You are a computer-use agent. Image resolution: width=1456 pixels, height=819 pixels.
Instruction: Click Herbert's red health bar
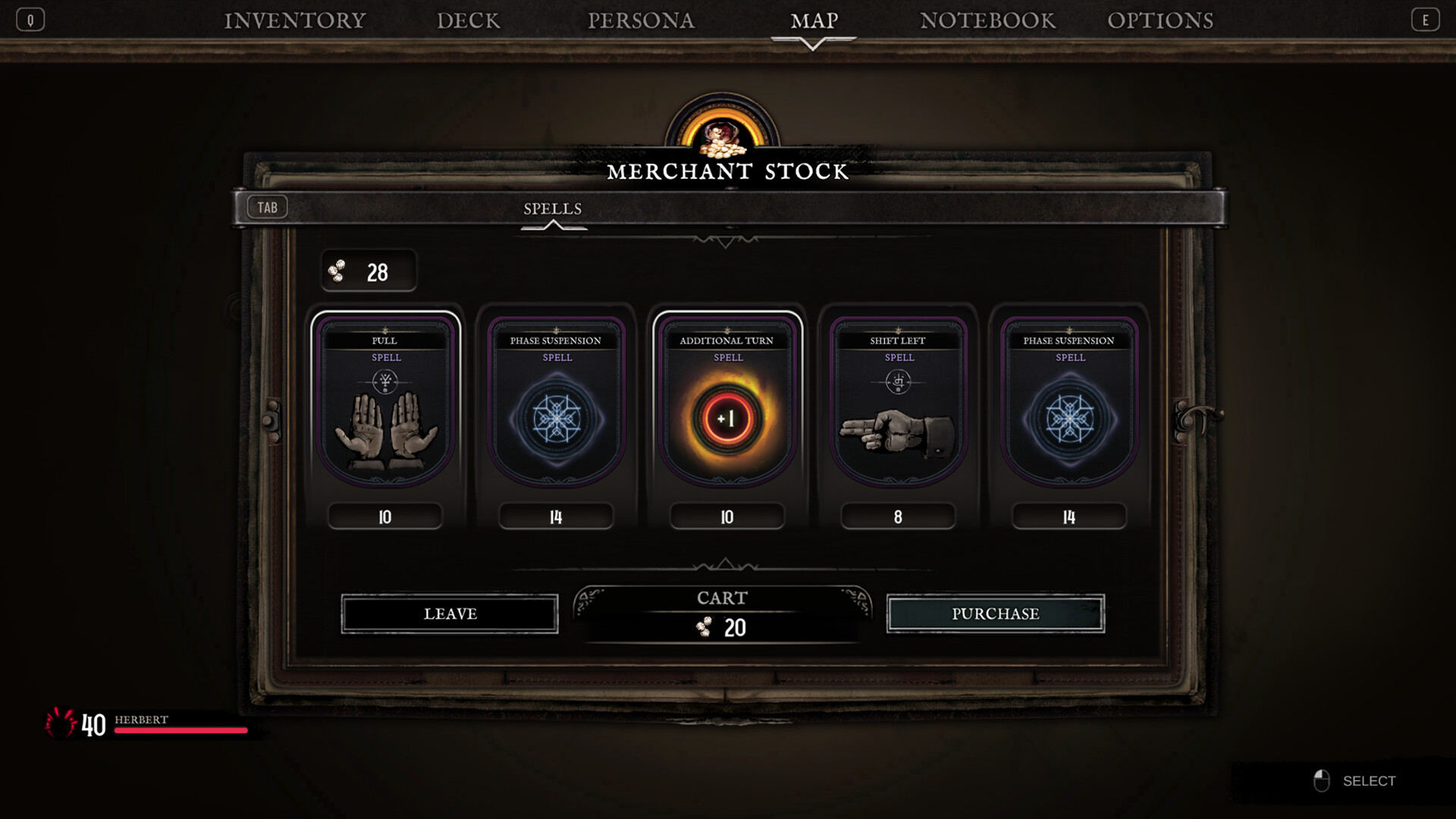180,731
